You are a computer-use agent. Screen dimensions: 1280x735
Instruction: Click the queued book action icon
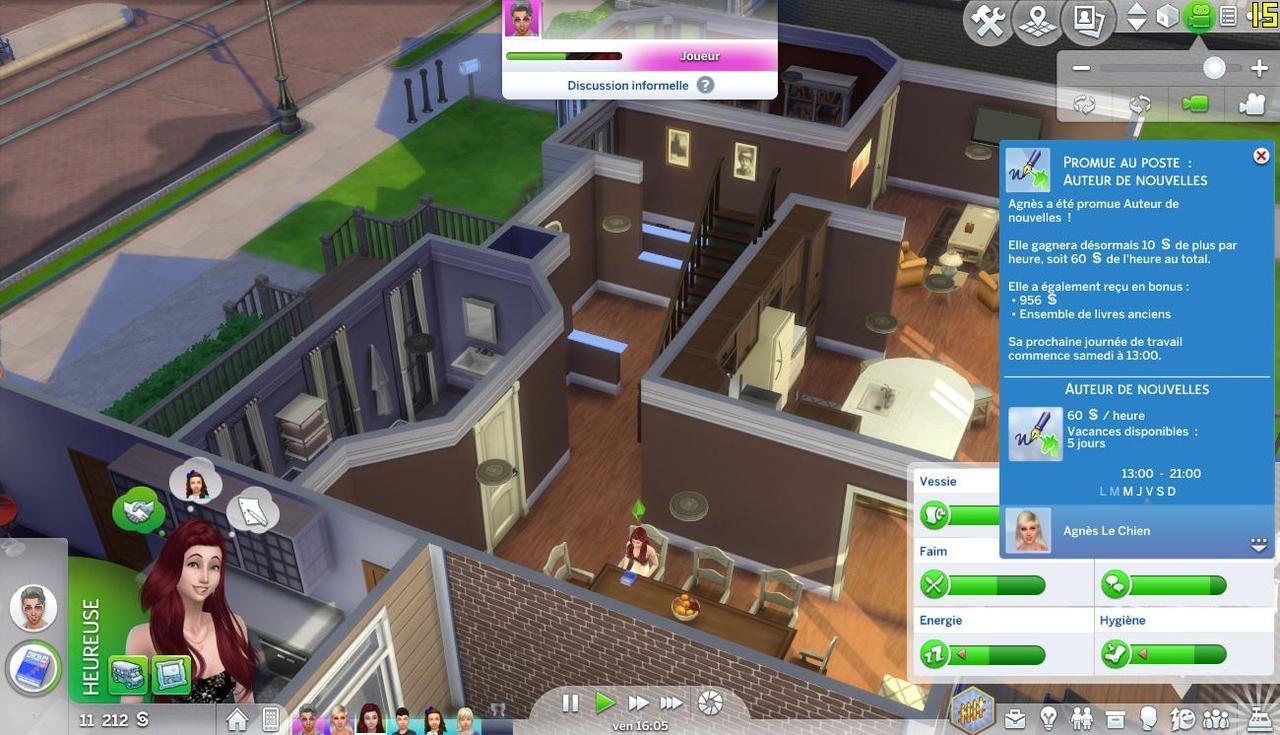[x=35, y=667]
